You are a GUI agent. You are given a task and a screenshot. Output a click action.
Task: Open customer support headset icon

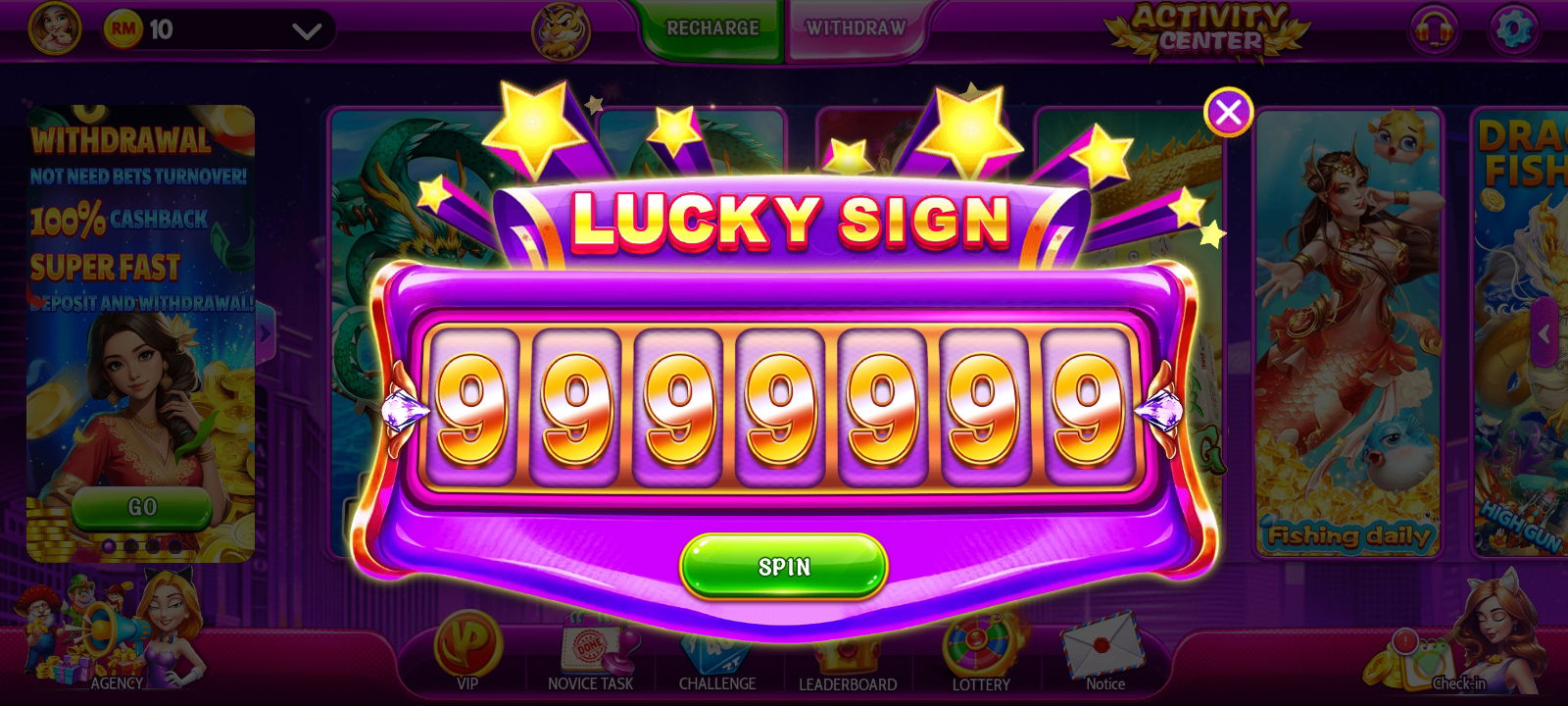1434,29
